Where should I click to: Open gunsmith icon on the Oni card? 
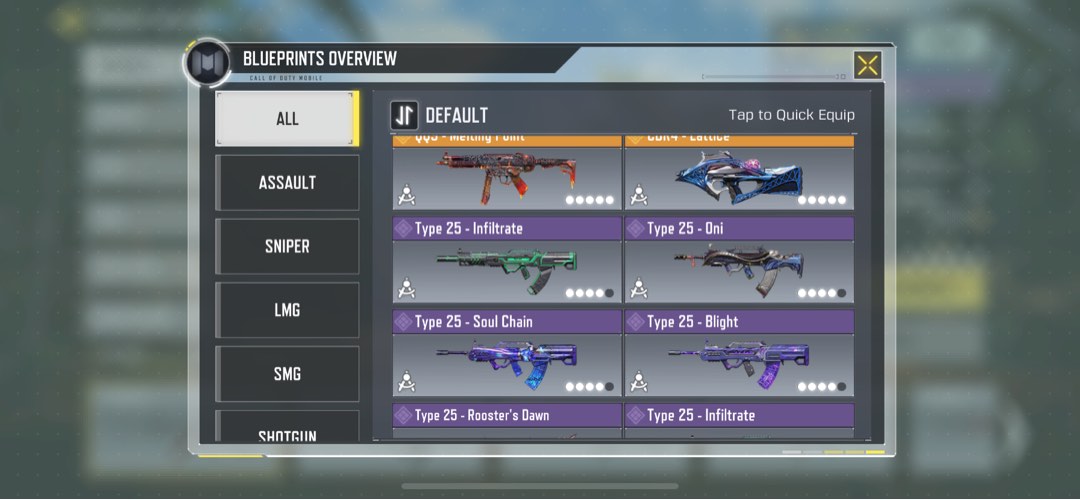(x=639, y=288)
